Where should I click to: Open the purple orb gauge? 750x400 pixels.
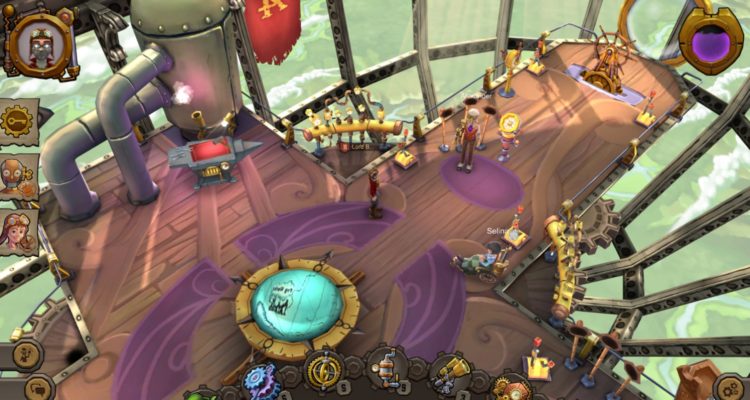tap(709, 42)
